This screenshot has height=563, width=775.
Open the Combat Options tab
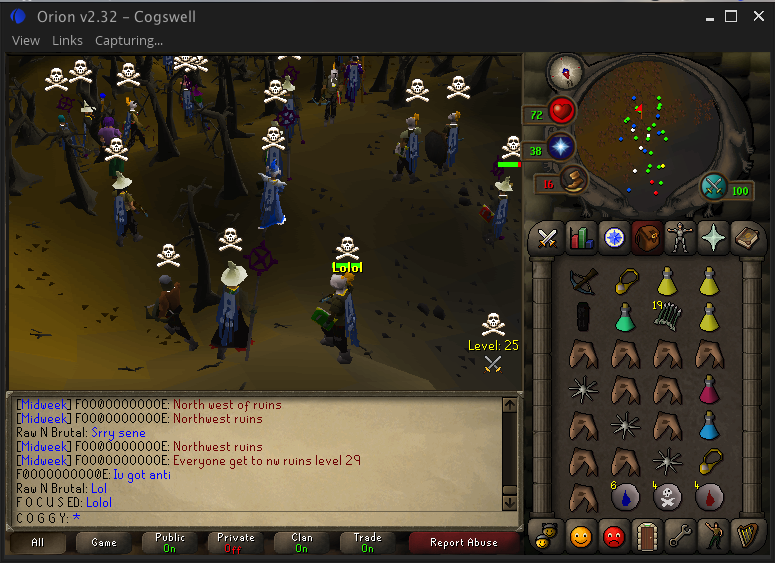pyautogui.click(x=547, y=237)
